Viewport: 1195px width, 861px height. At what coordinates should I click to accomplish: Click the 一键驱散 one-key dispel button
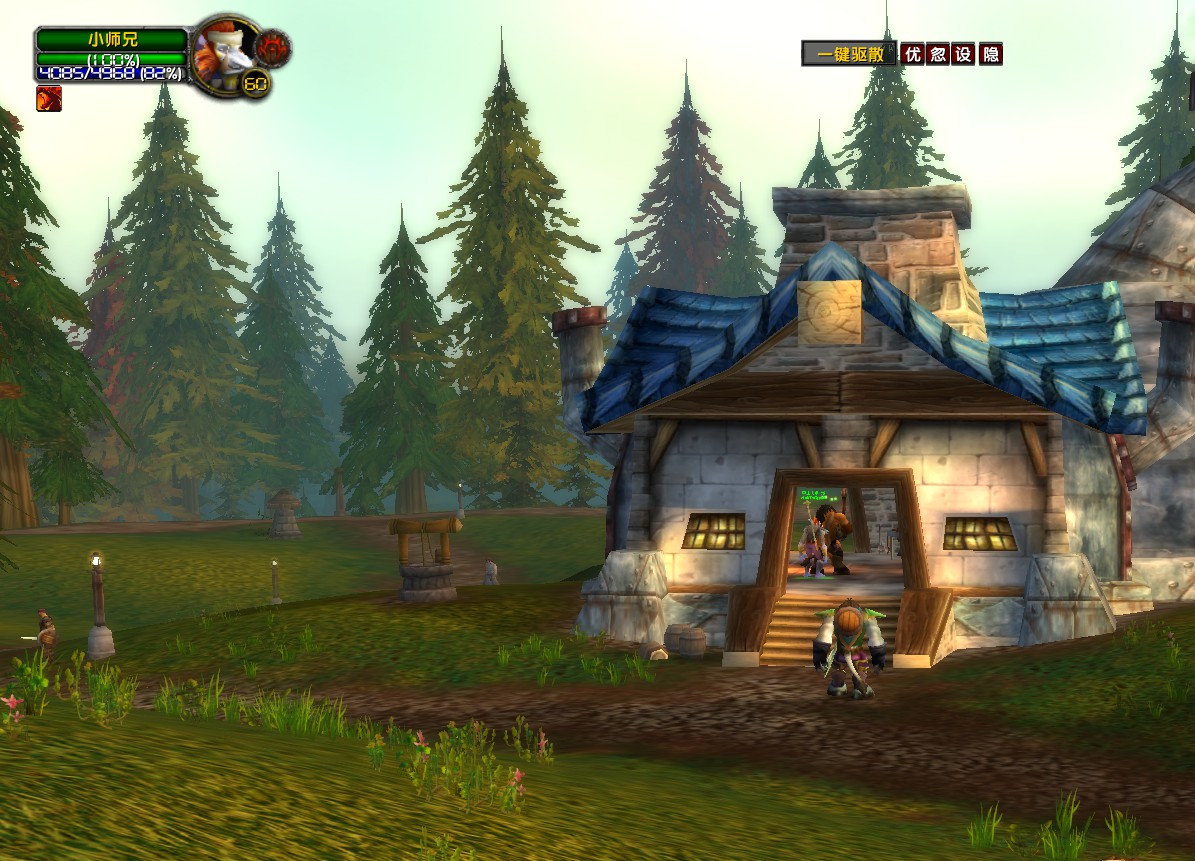pos(849,54)
